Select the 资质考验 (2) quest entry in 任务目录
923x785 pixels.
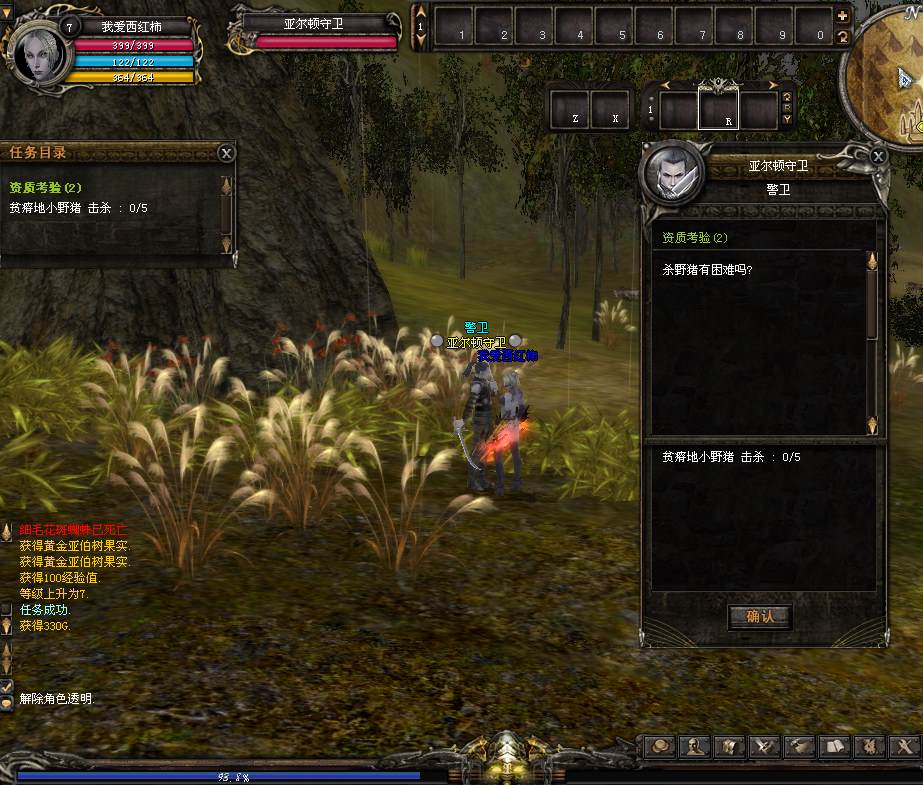click(46, 187)
